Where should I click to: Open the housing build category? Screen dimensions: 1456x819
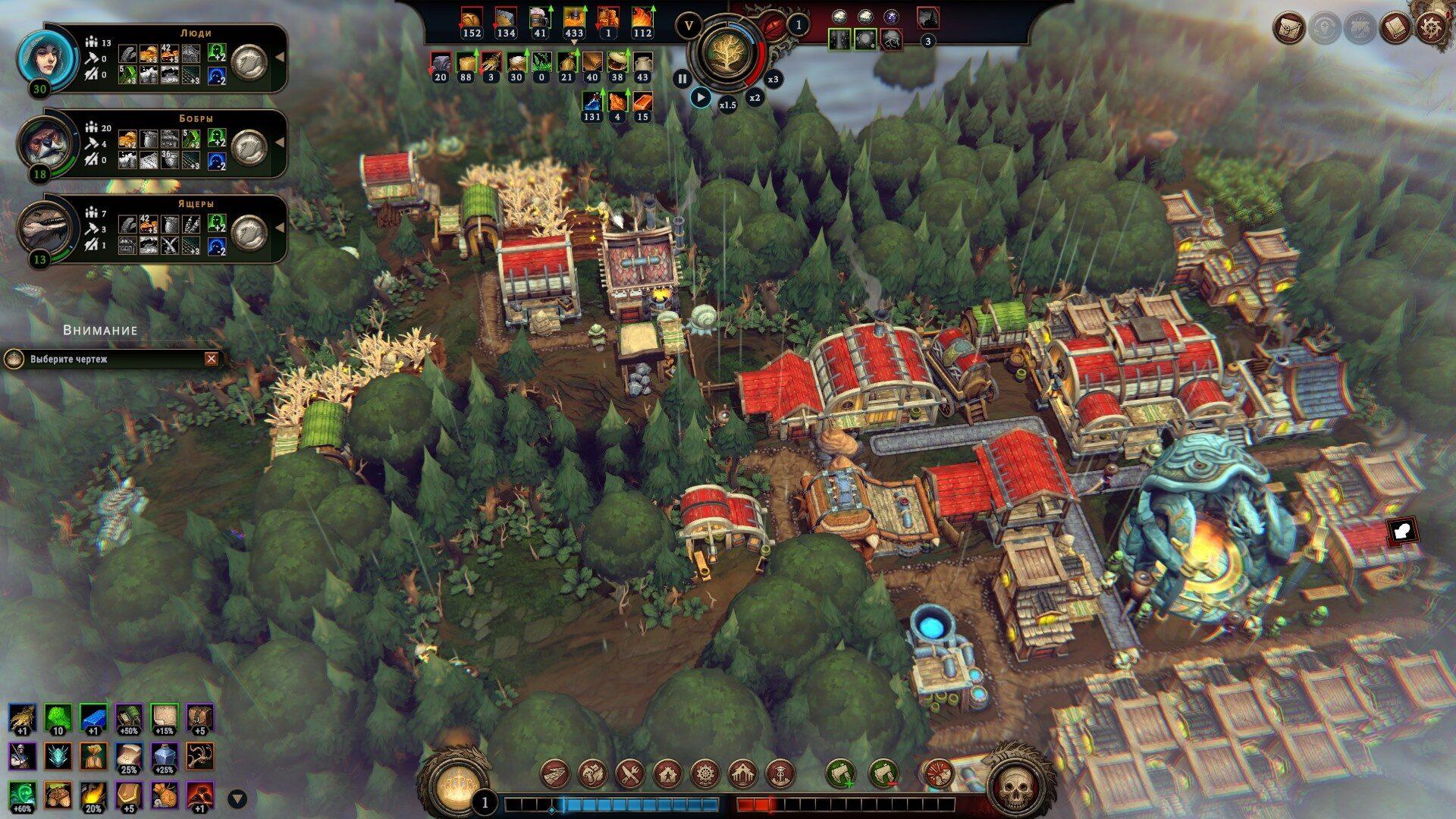[667, 774]
